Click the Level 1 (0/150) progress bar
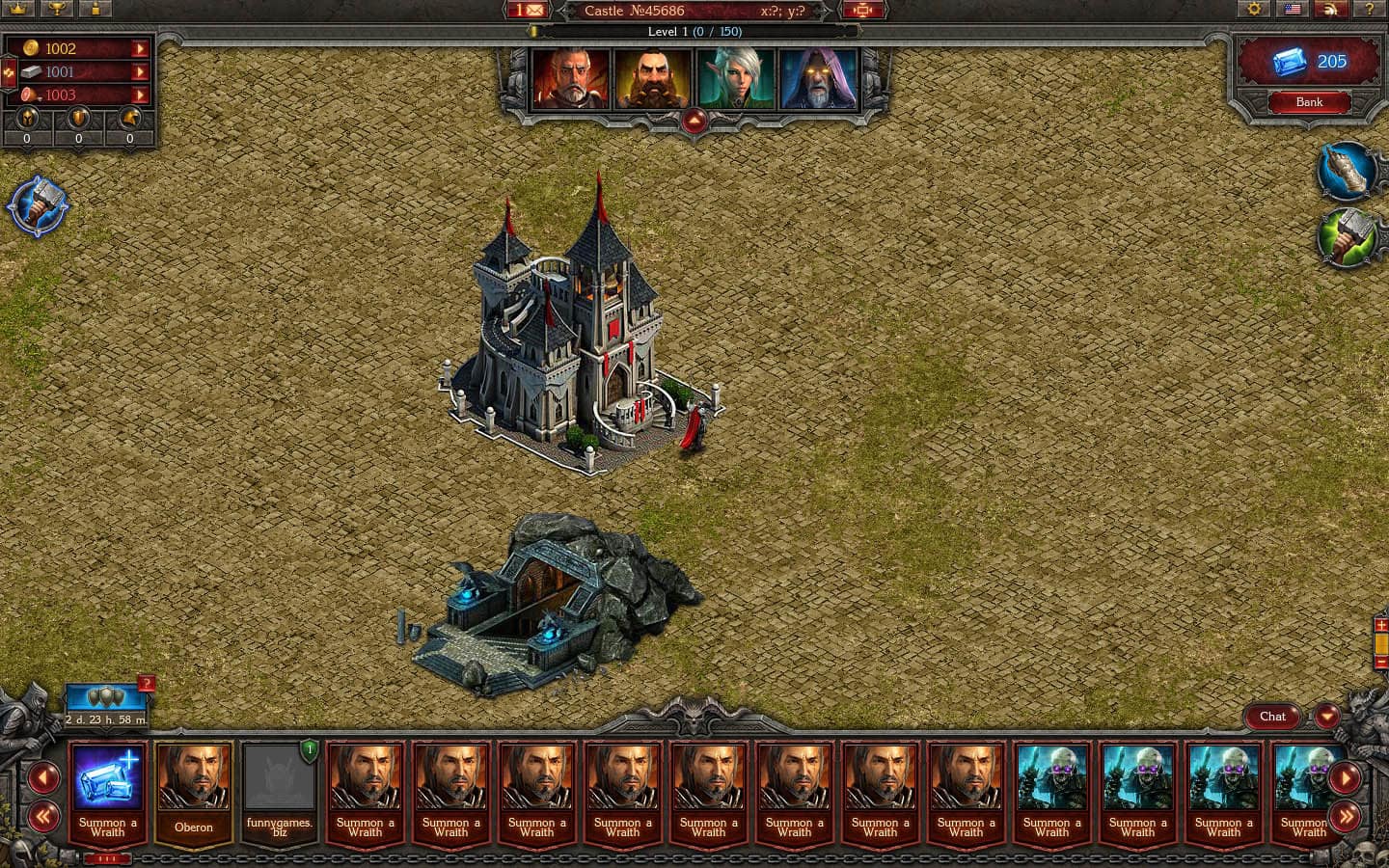The width and height of the screenshot is (1389, 868). click(x=694, y=31)
